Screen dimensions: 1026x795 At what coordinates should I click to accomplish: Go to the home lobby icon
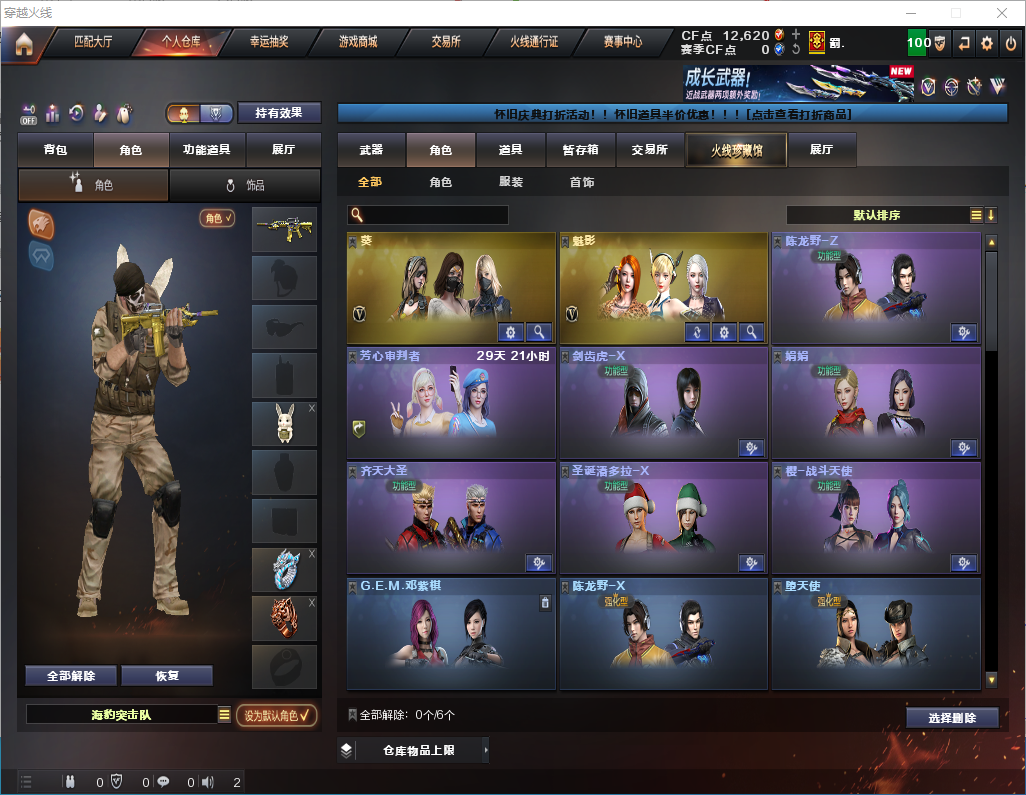tap(23, 43)
